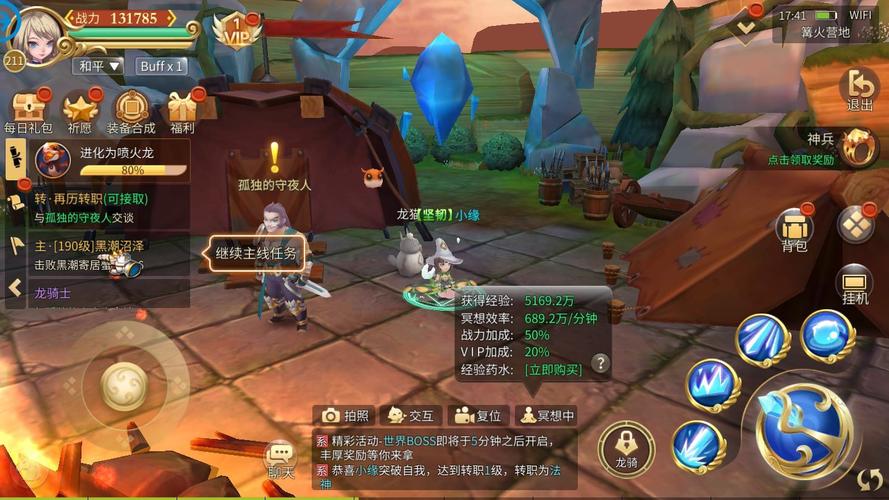889x500 pixels.
Task: Click 立即购买 to buy experience potion
Action: pos(554,369)
